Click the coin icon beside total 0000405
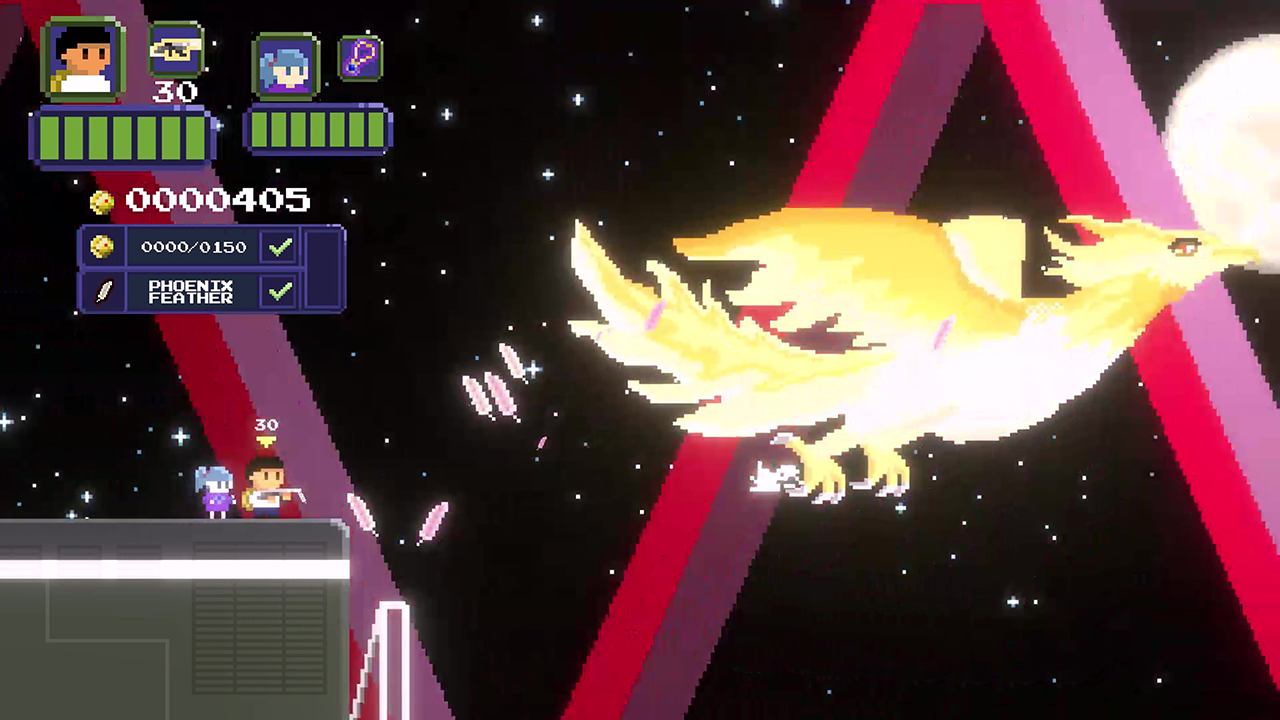The width and height of the screenshot is (1280, 720). pyautogui.click(x=100, y=200)
